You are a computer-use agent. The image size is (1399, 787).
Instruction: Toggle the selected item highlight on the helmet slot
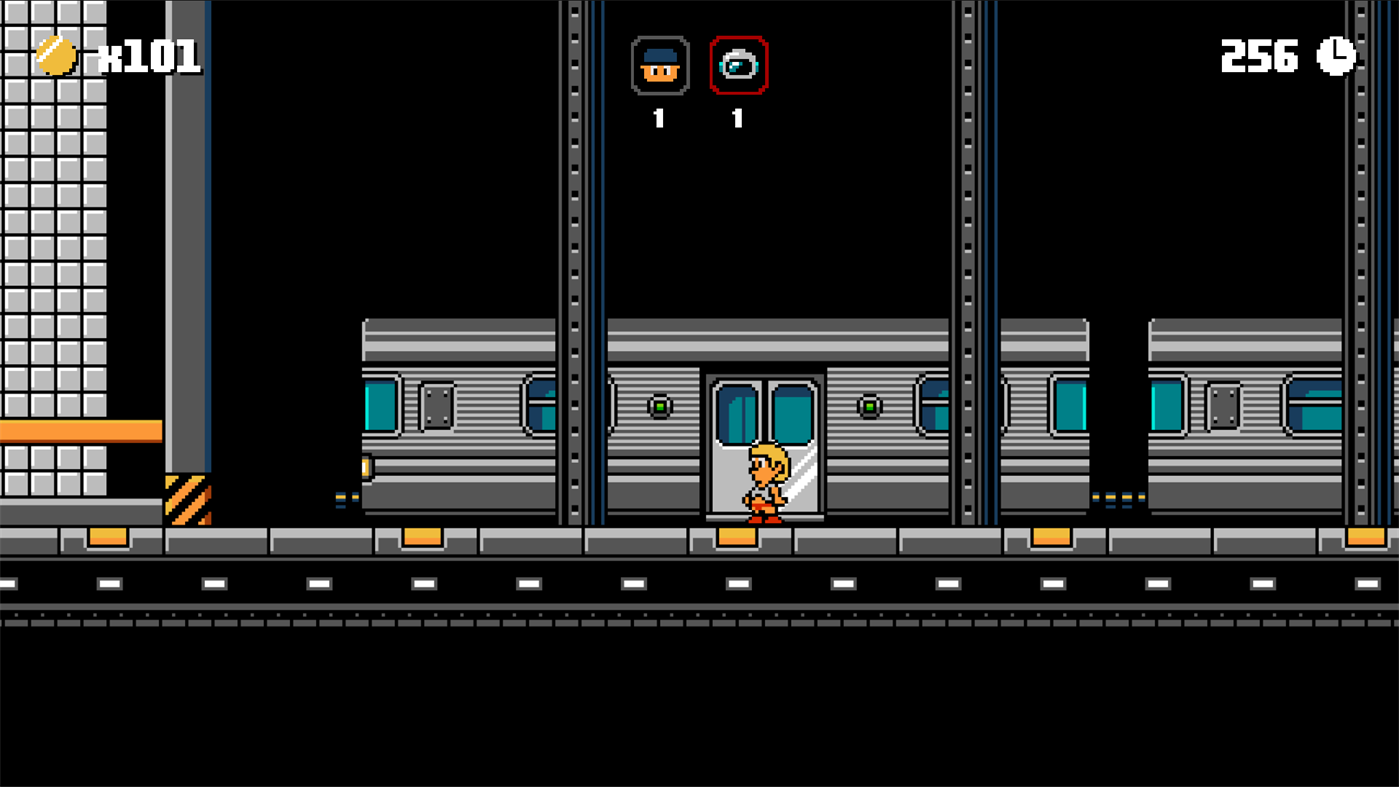pos(737,65)
